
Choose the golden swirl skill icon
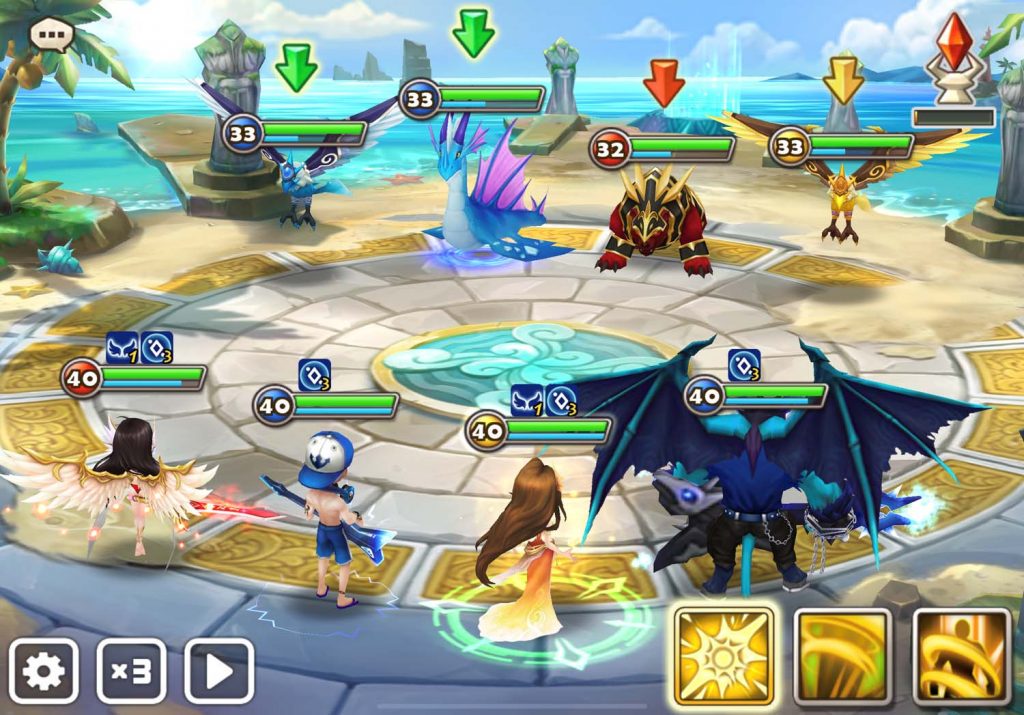pyautogui.click(x=842, y=656)
